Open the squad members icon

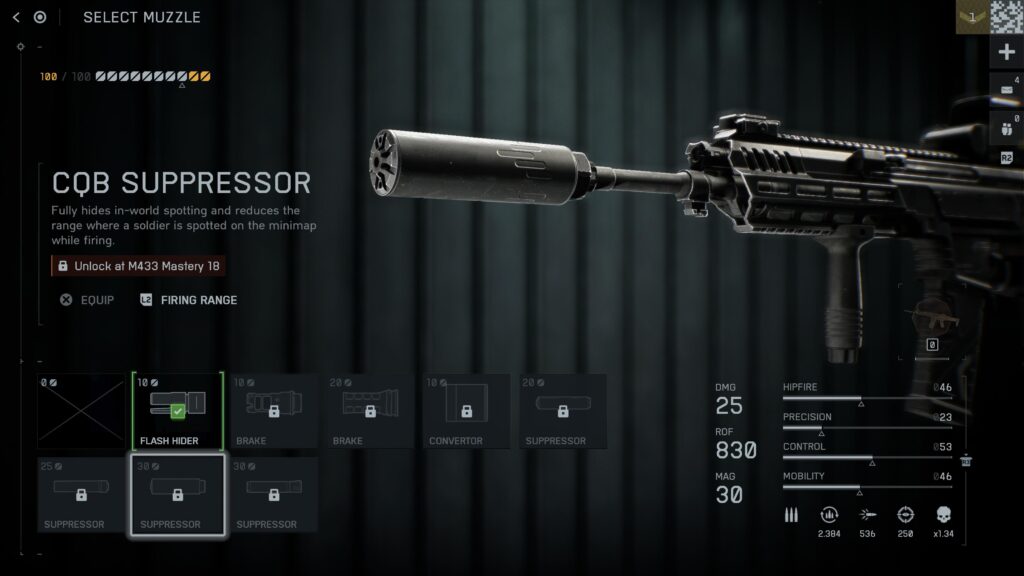1006,127
